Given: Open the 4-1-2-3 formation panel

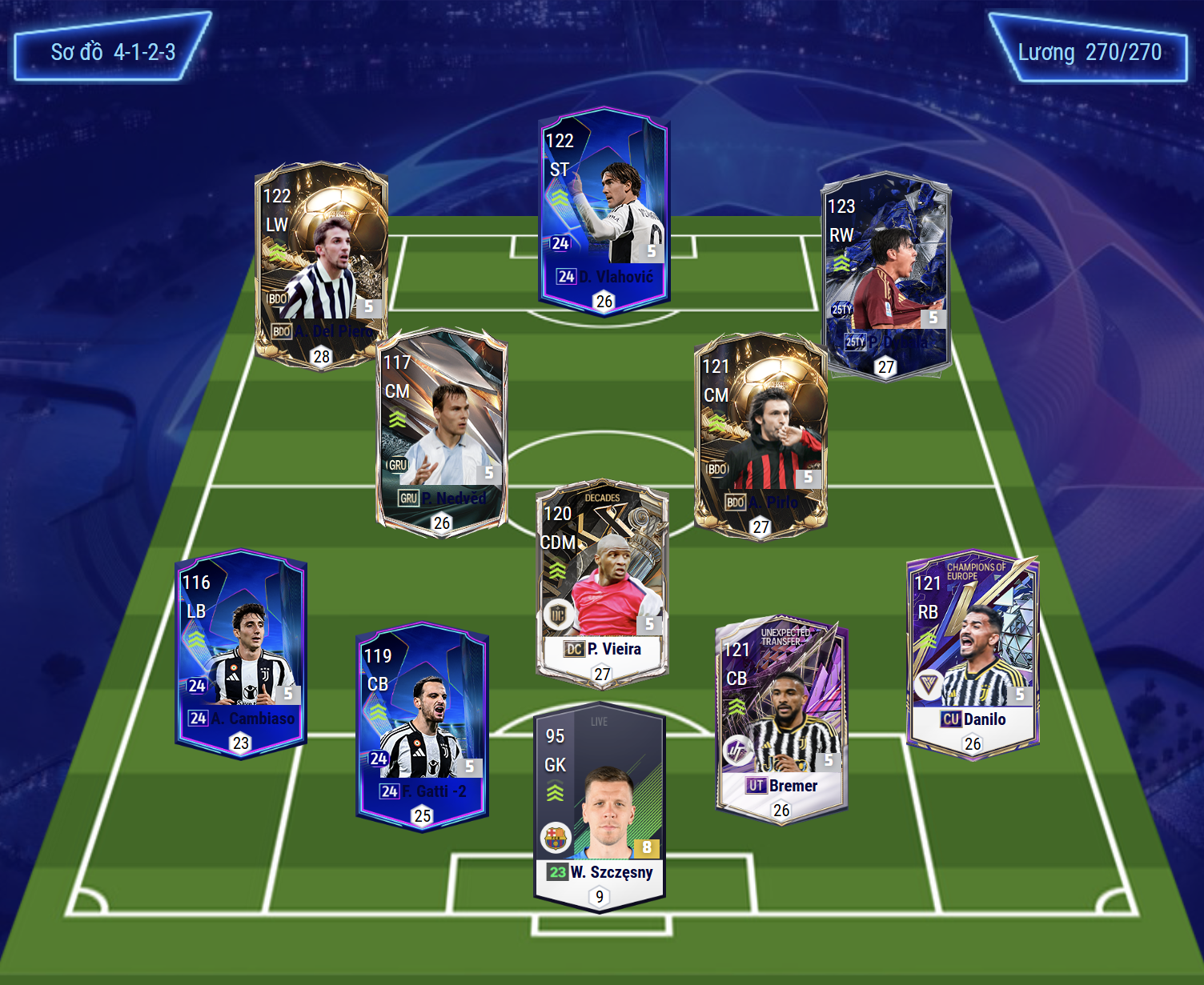Looking at the screenshot, I should [x=112, y=53].
